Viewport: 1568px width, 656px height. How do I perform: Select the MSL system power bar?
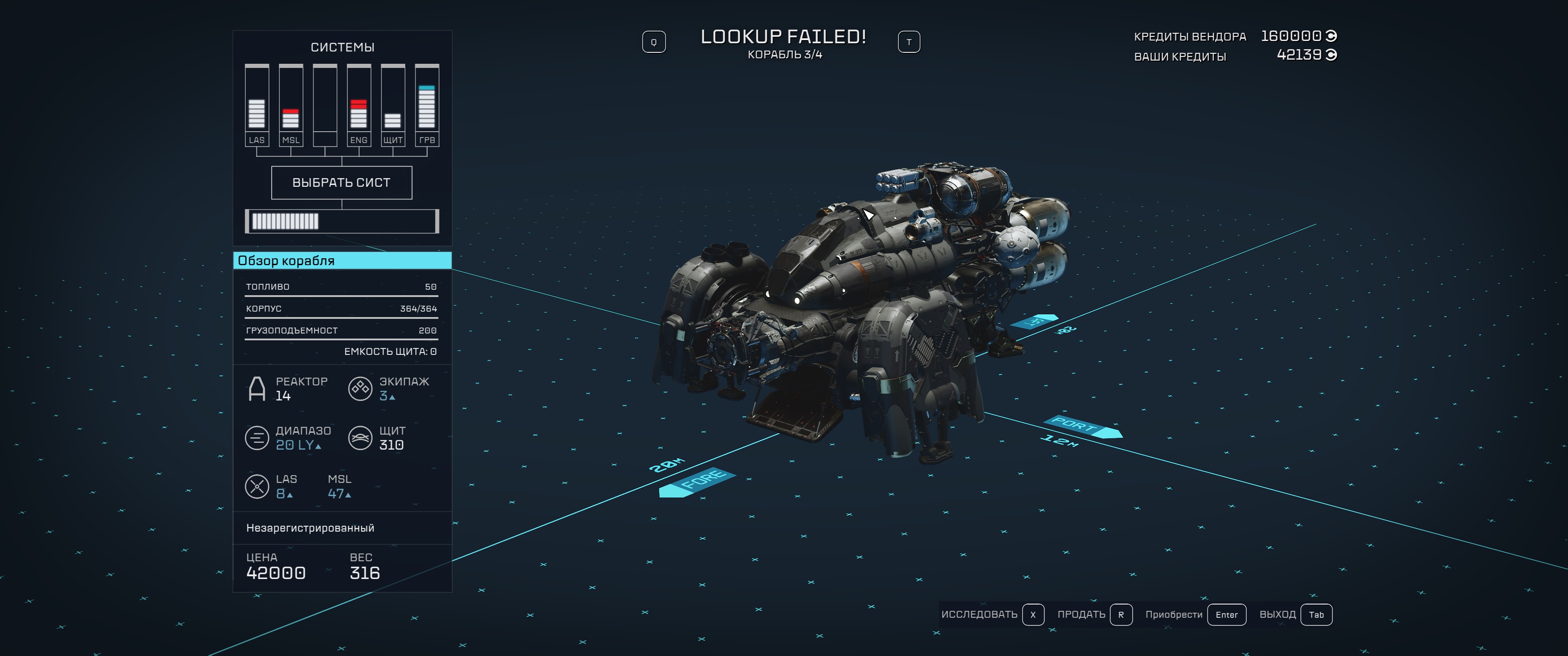[x=291, y=106]
